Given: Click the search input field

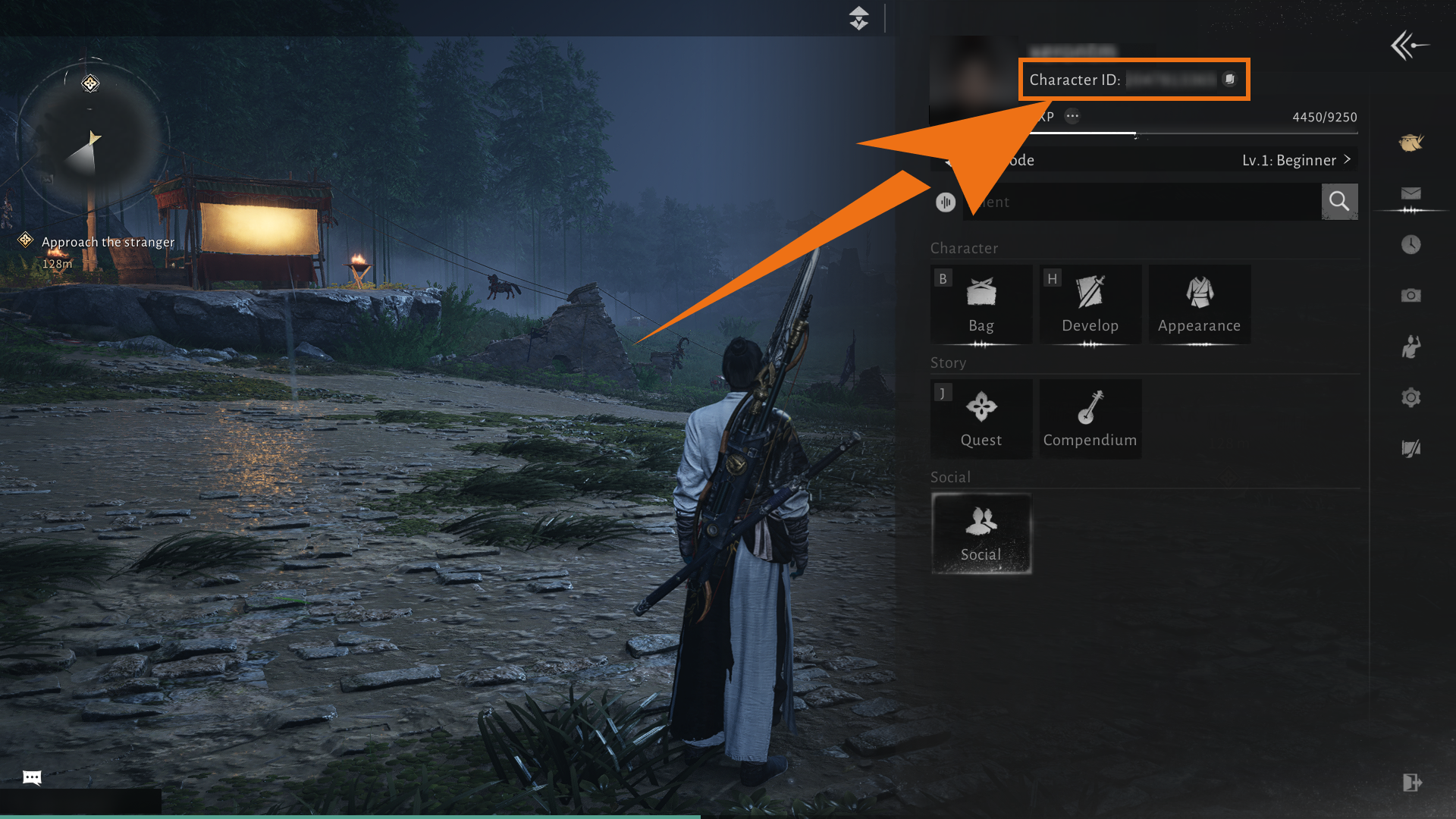Looking at the screenshot, I should [1137, 202].
